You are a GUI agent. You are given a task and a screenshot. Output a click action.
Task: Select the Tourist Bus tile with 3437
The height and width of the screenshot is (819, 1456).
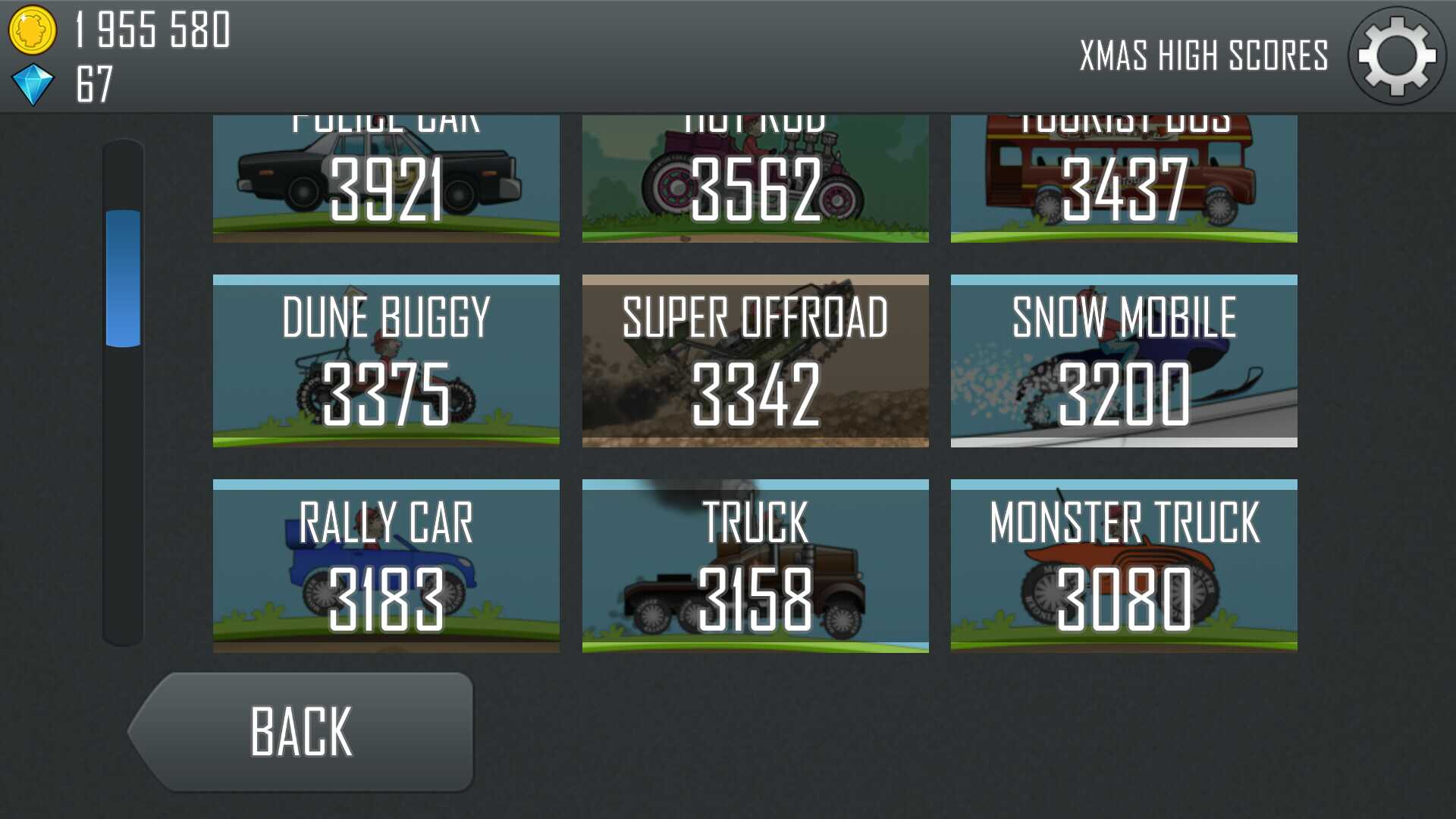coord(1124,180)
